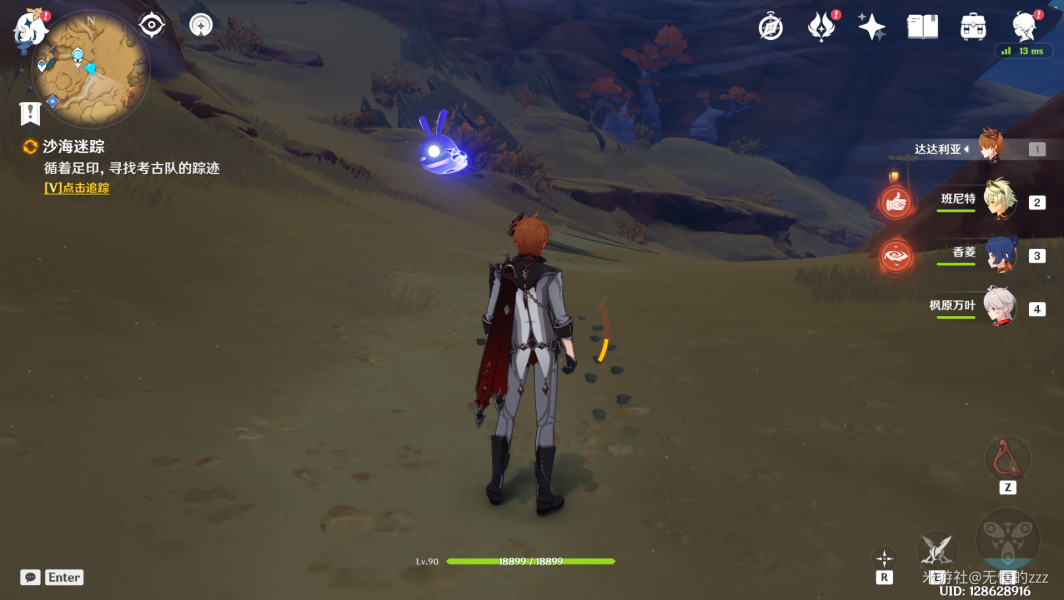Activate the crossed blades elemental skill

pos(937,551)
